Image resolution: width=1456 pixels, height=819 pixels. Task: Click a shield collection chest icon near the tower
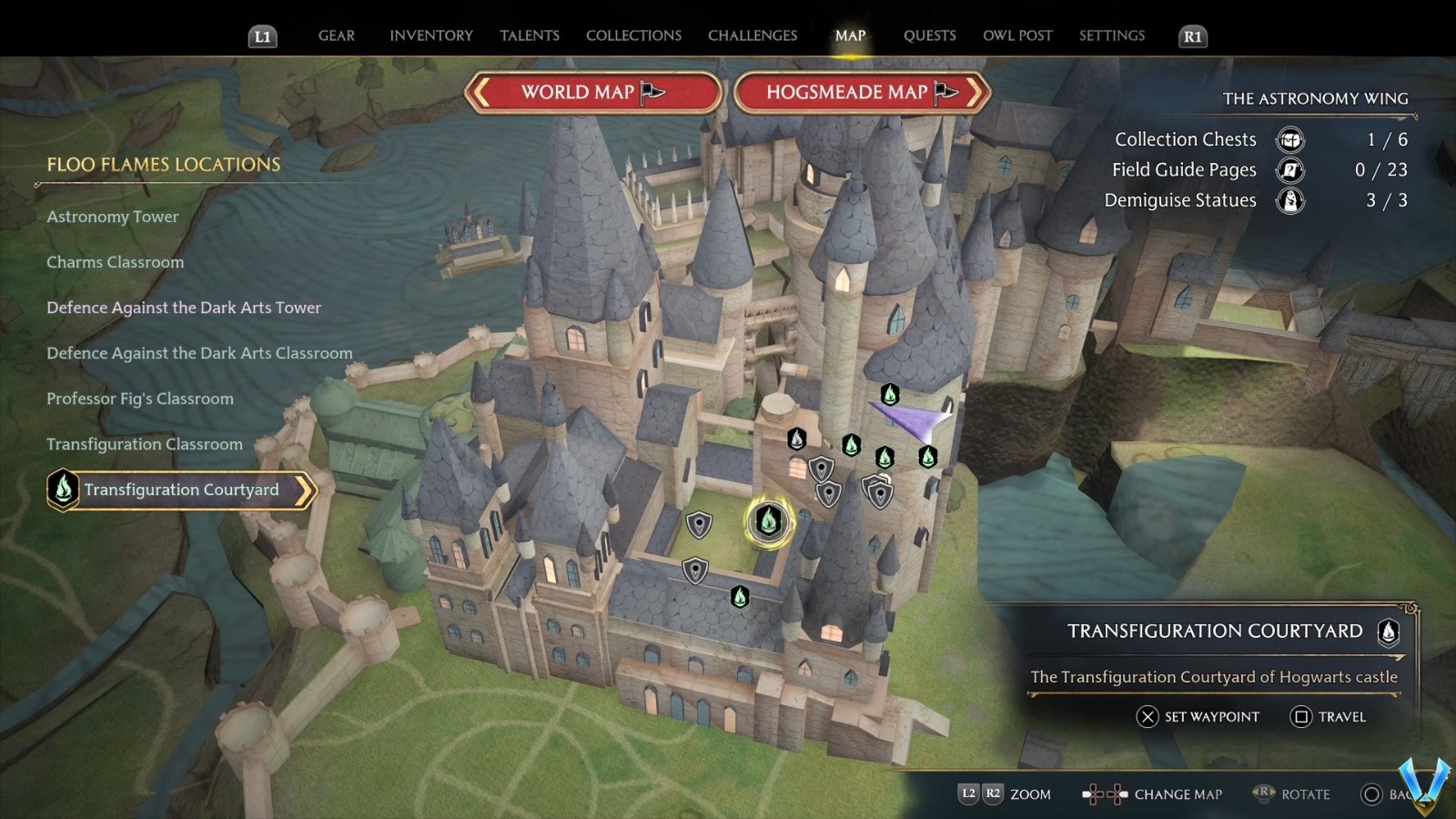point(821,469)
